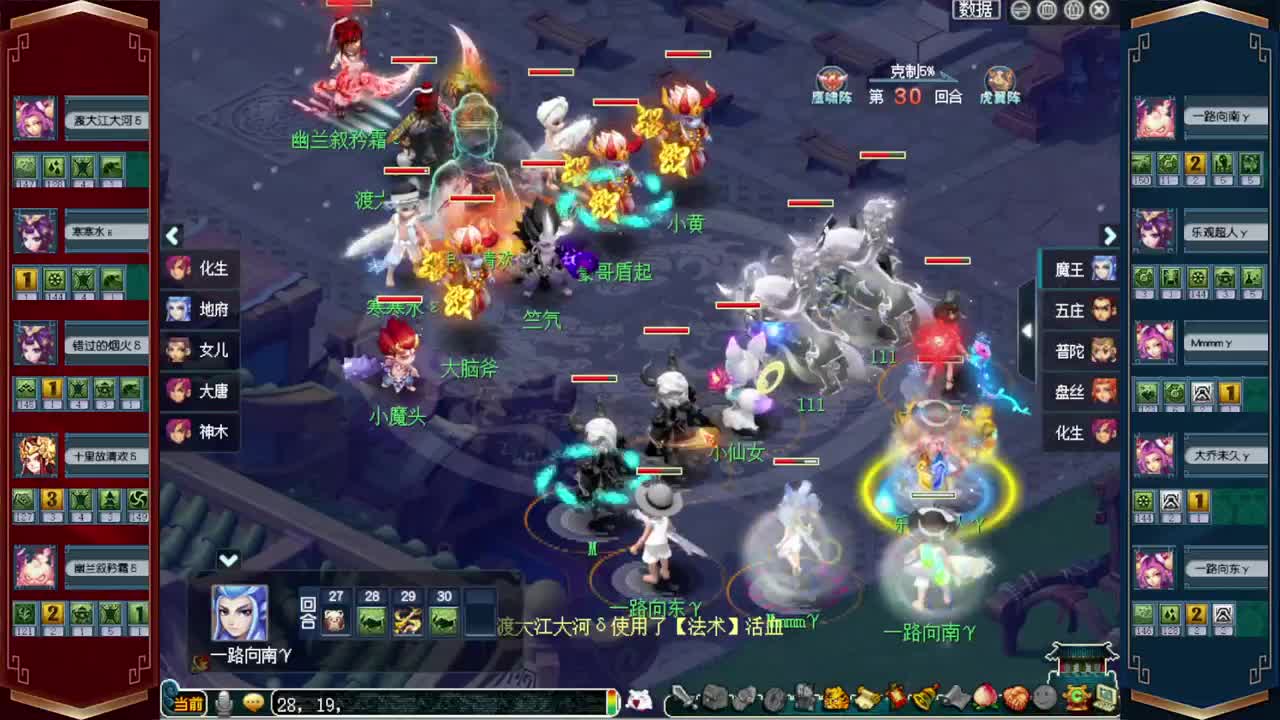Expand the left arrow panel beside the battlefield

(172, 236)
